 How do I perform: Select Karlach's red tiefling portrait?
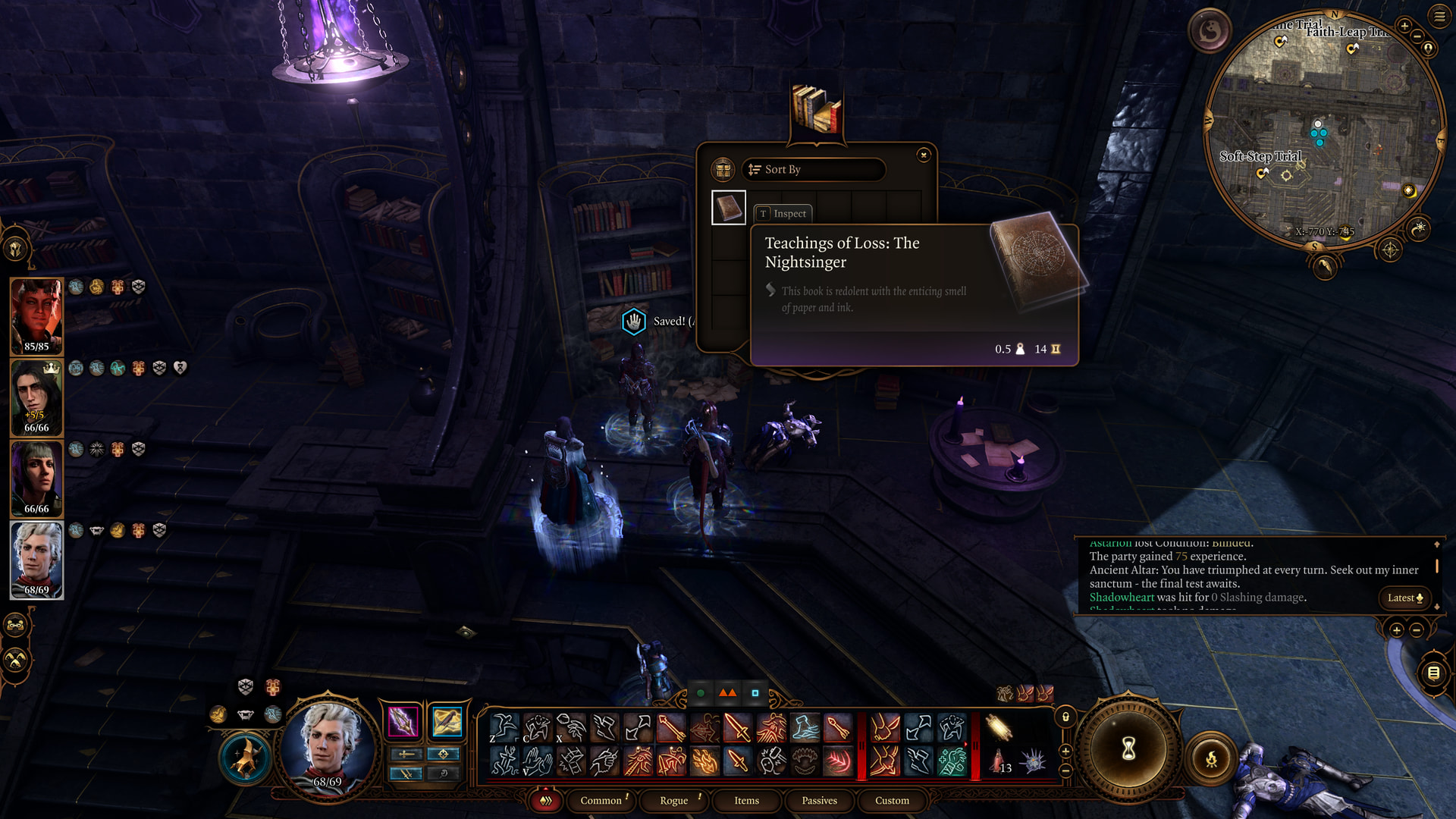(36, 316)
